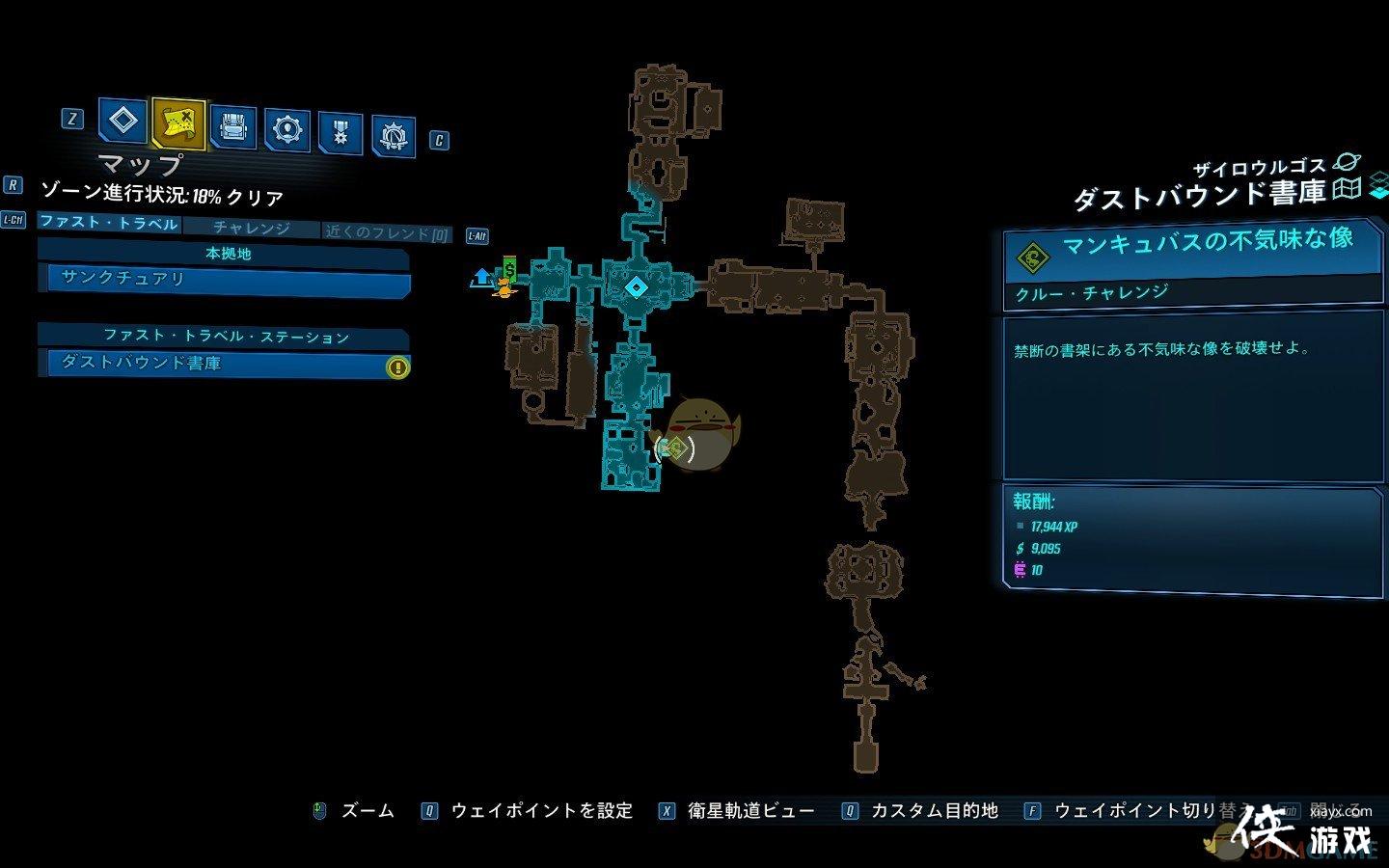Image resolution: width=1389 pixels, height=868 pixels.
Task: Click the planet icon beside ザイロウルゴス
Action: [x=1347, y=165]
